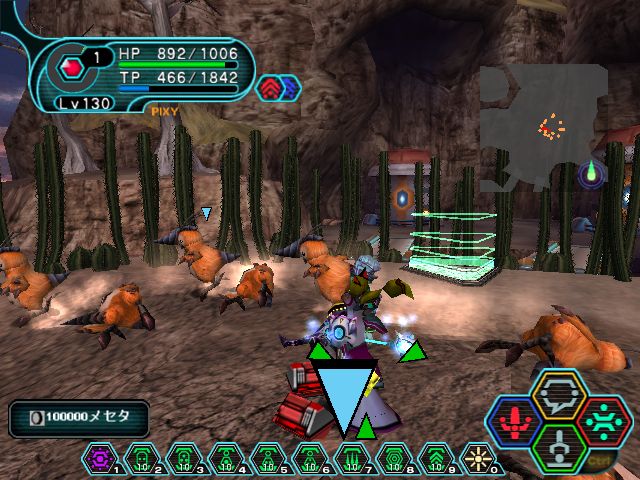Image resolution: width=640 pixels, height=480 pixels.
Task: Click the blue chevron status buff icon
Action: [289, 88]
